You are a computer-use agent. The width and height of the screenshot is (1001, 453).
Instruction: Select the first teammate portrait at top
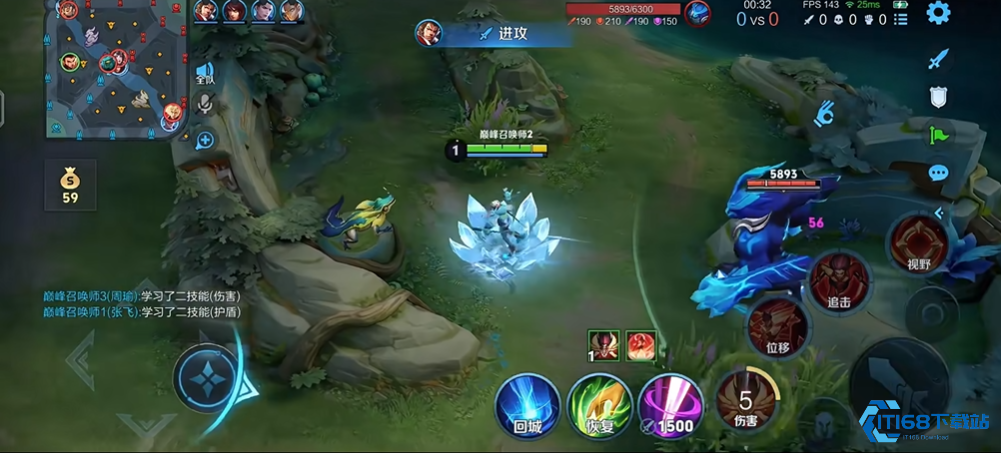pos(205,11)
